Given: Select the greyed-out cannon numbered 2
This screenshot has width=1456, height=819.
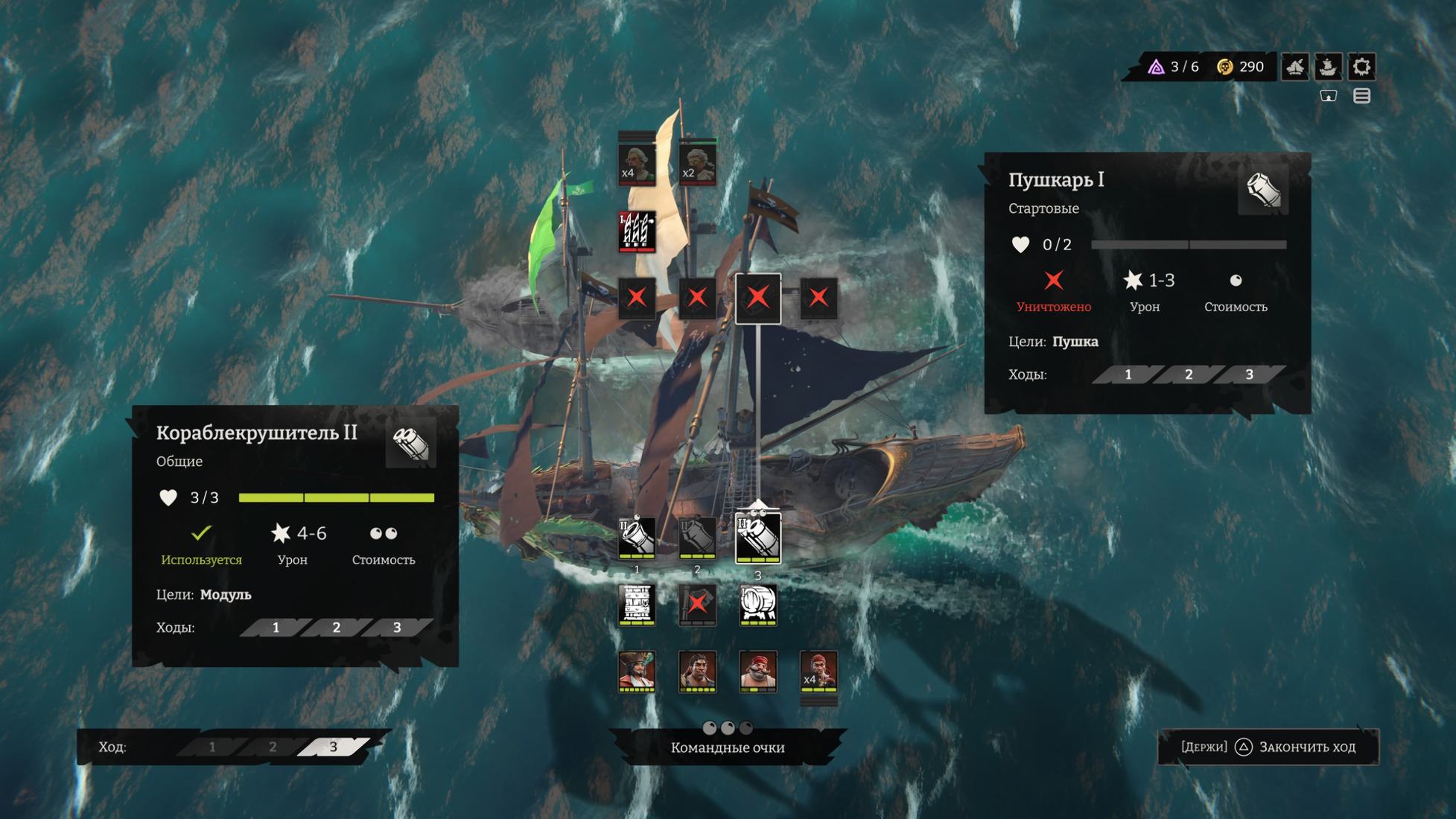Looking at the screenshot, I should (x=697, y=538).
